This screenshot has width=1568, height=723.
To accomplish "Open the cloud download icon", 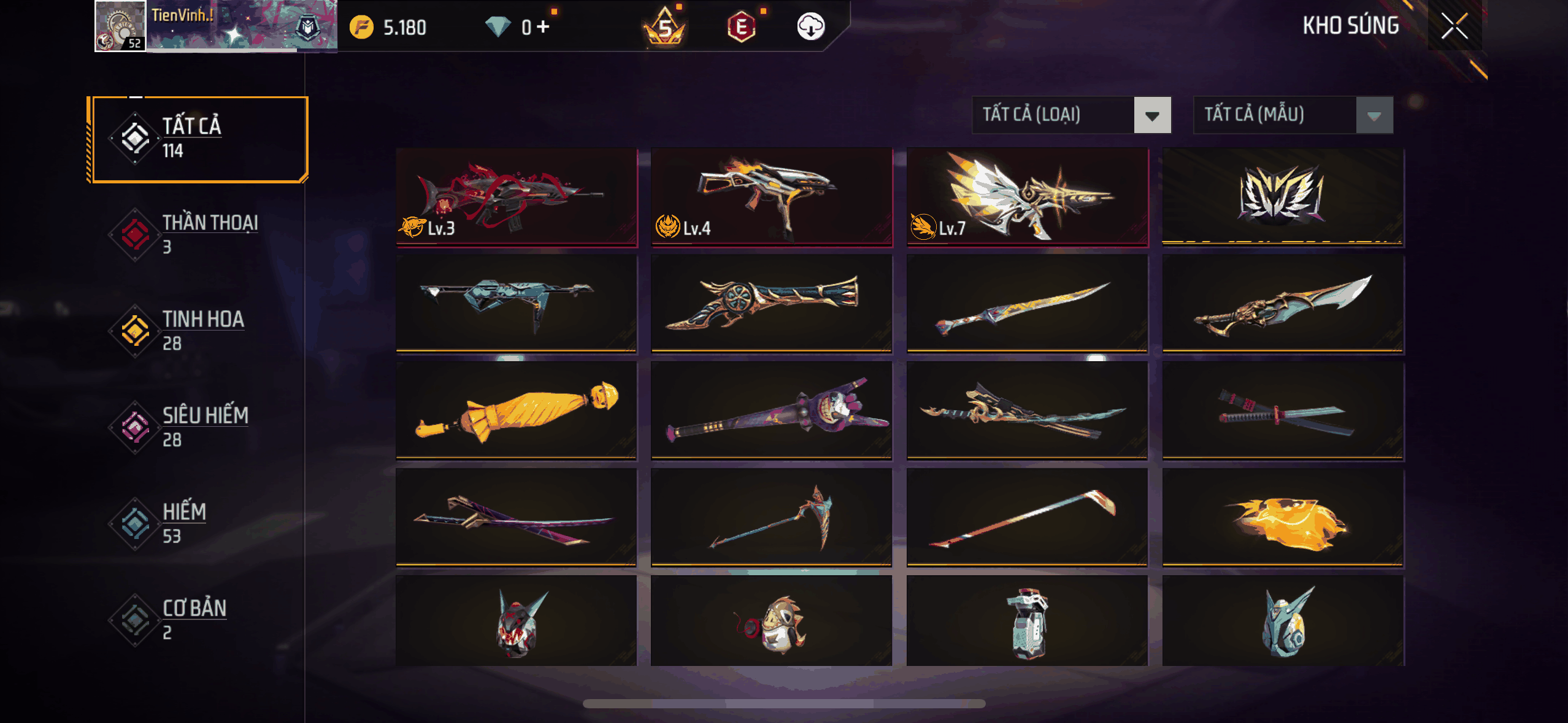I will pos(810,27).
